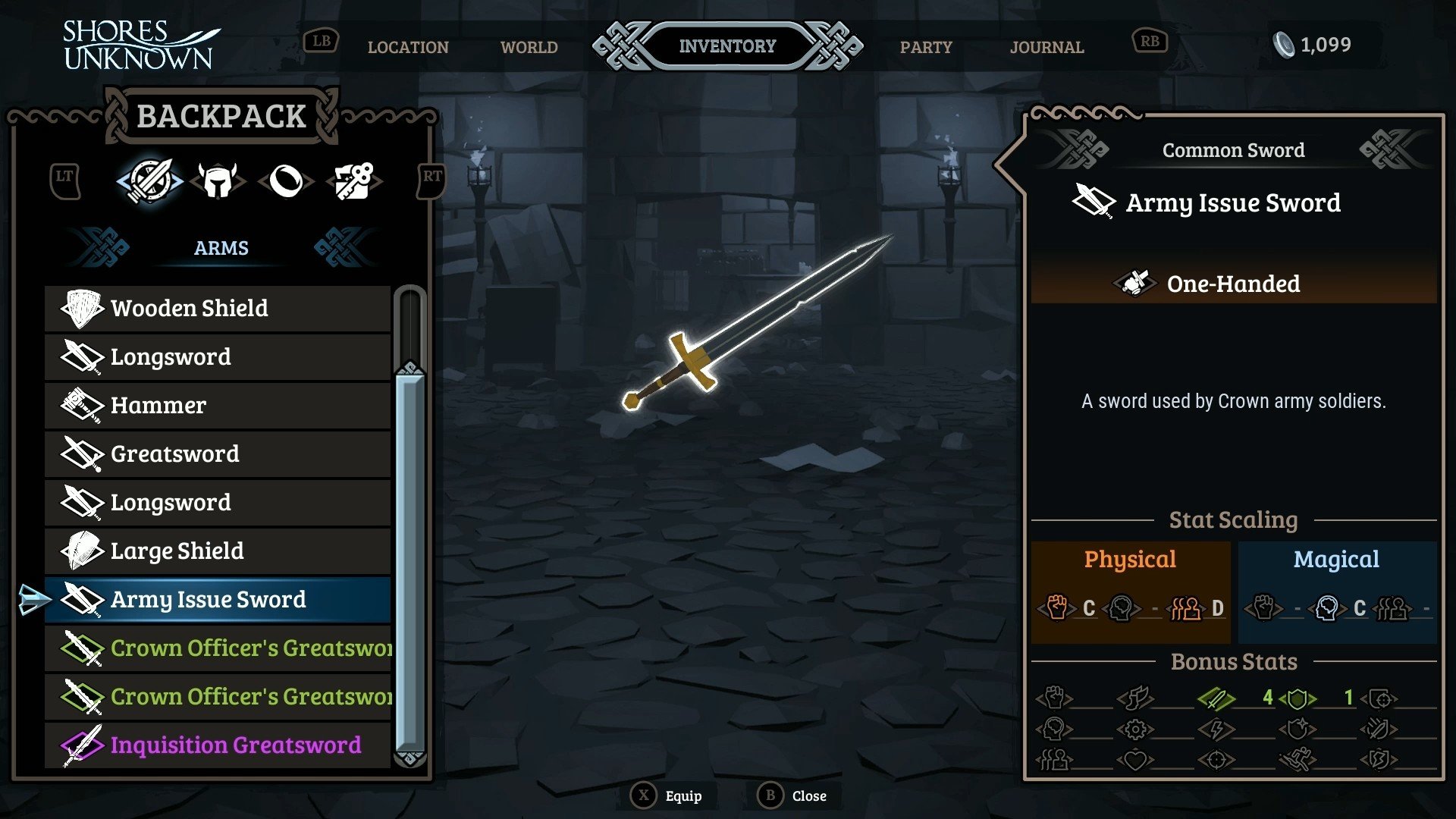This screenshot has width=1456, height=819.
Task: Open the key items category
Action: pyautogui.click(x=353, y=181)
